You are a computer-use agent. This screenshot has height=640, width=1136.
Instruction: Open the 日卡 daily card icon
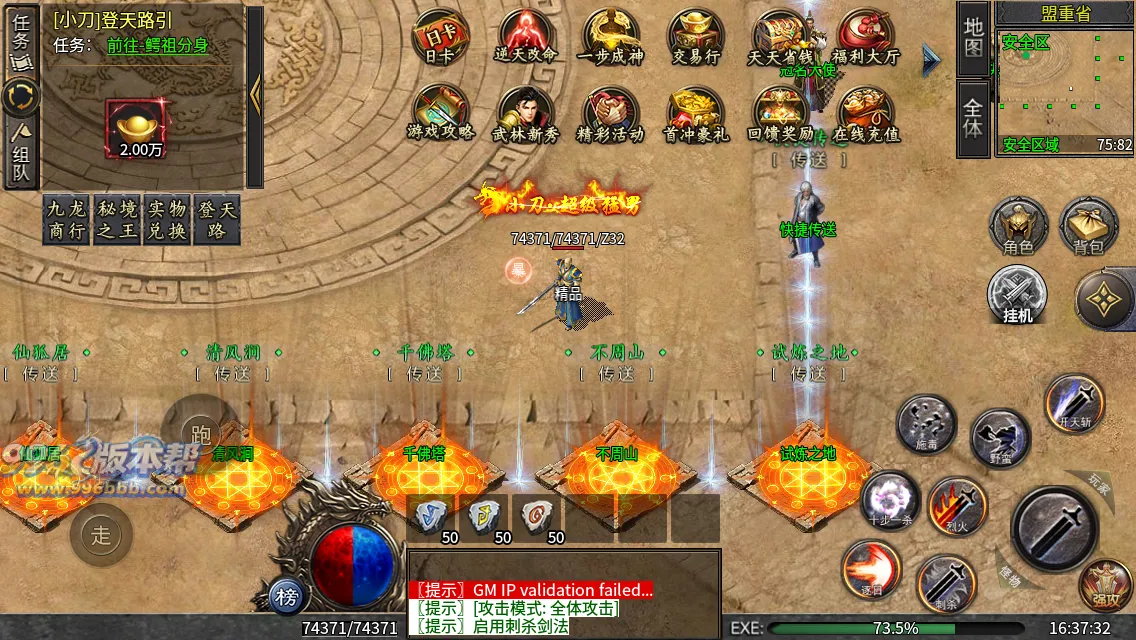coord(440,38)
